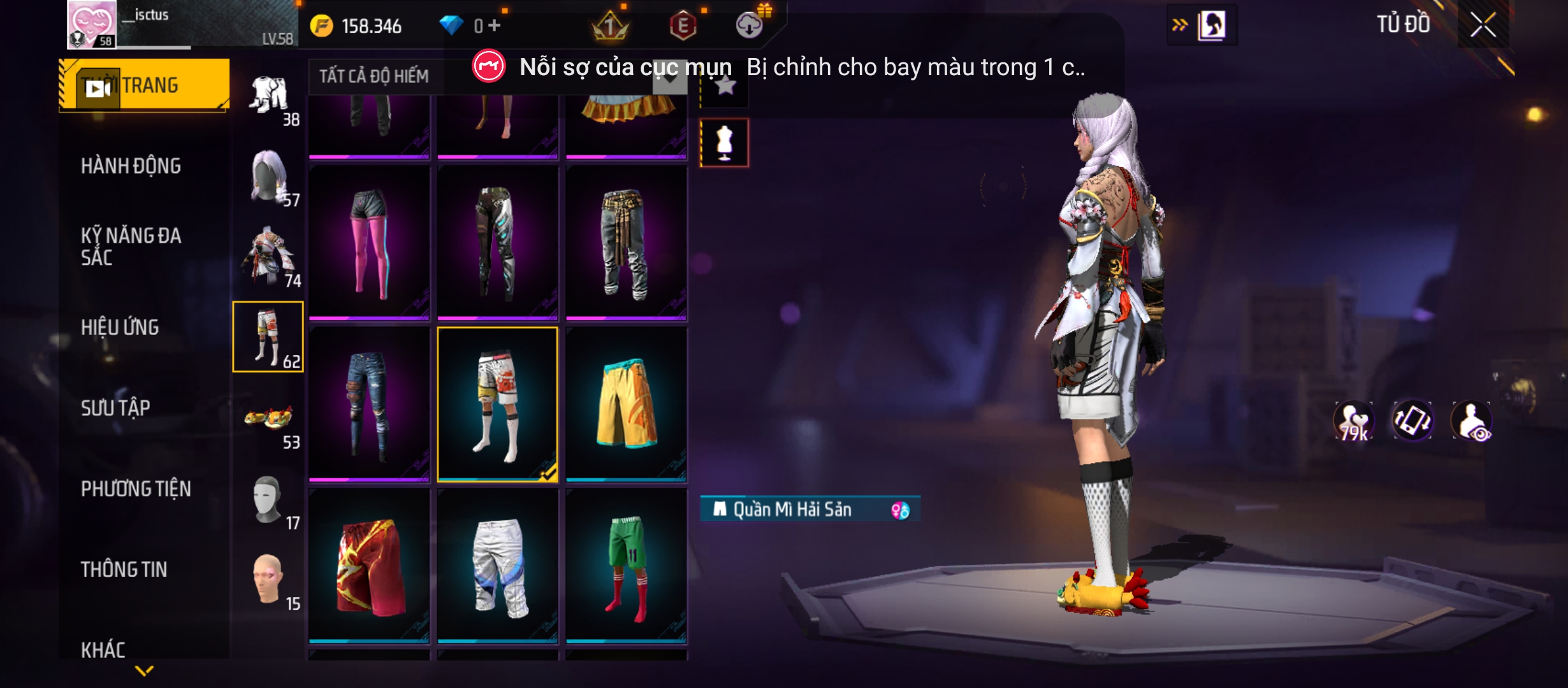1568x688 pixels.
Task: Equip the pink leggings with shorts
Action: [x=370, y=242]
